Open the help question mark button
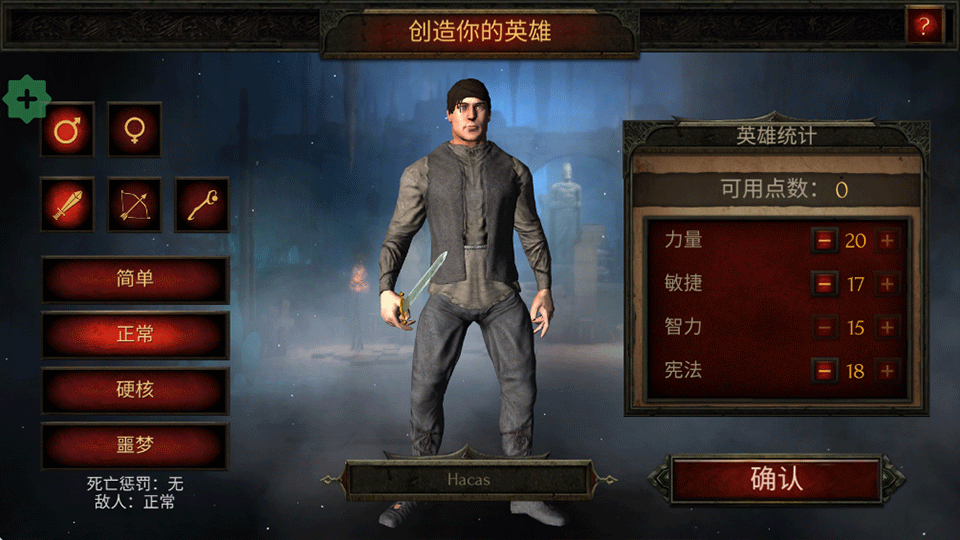 [924, 27]
